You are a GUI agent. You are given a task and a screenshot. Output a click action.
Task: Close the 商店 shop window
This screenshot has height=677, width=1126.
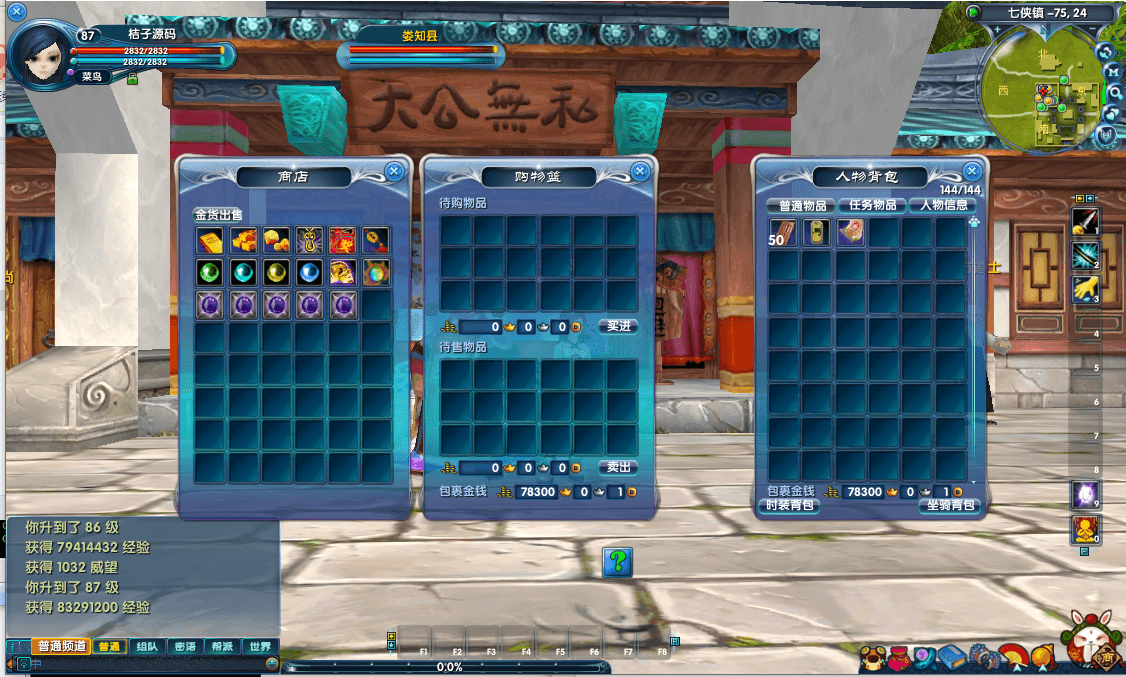click(394, 171)
